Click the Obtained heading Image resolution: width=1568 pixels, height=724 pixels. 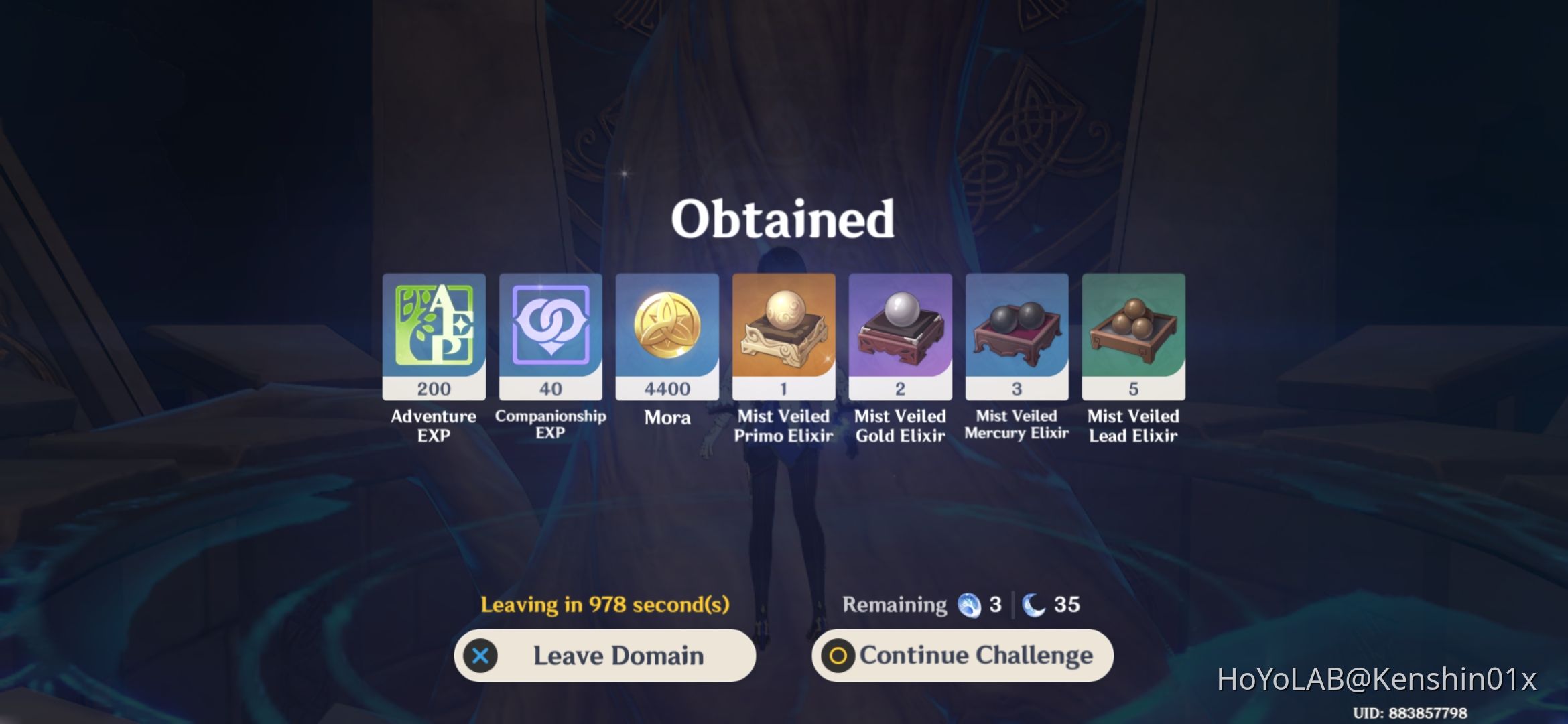coord(784,217)
